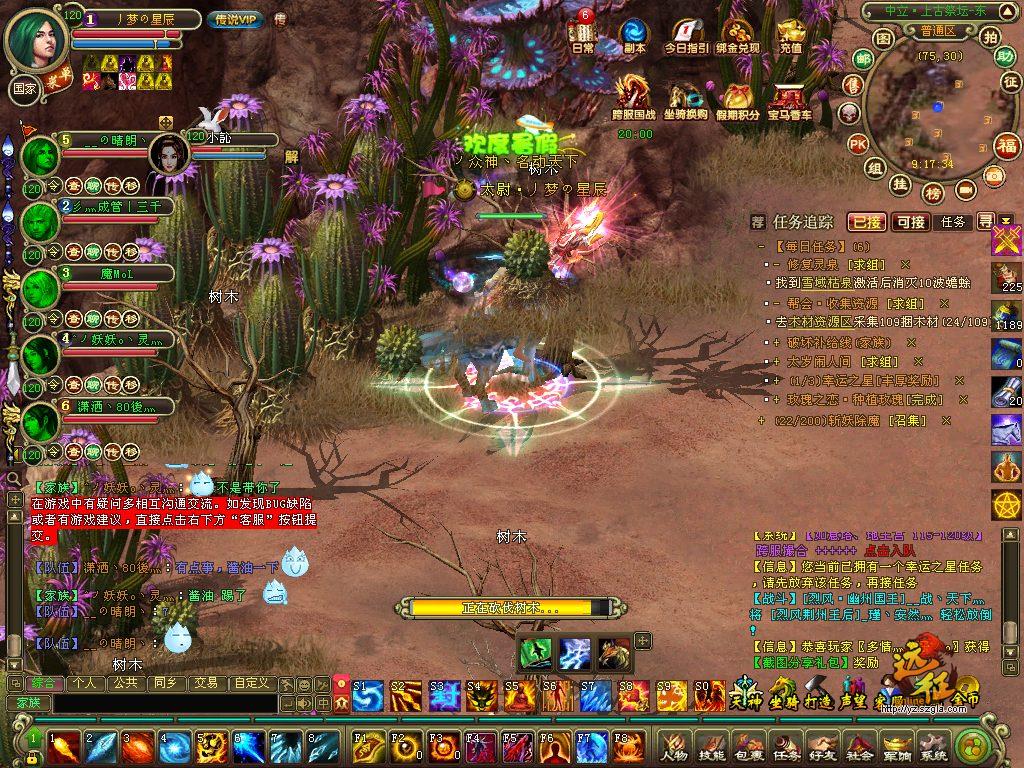Show the 已接 accepted quests tab

coord(866,221)
